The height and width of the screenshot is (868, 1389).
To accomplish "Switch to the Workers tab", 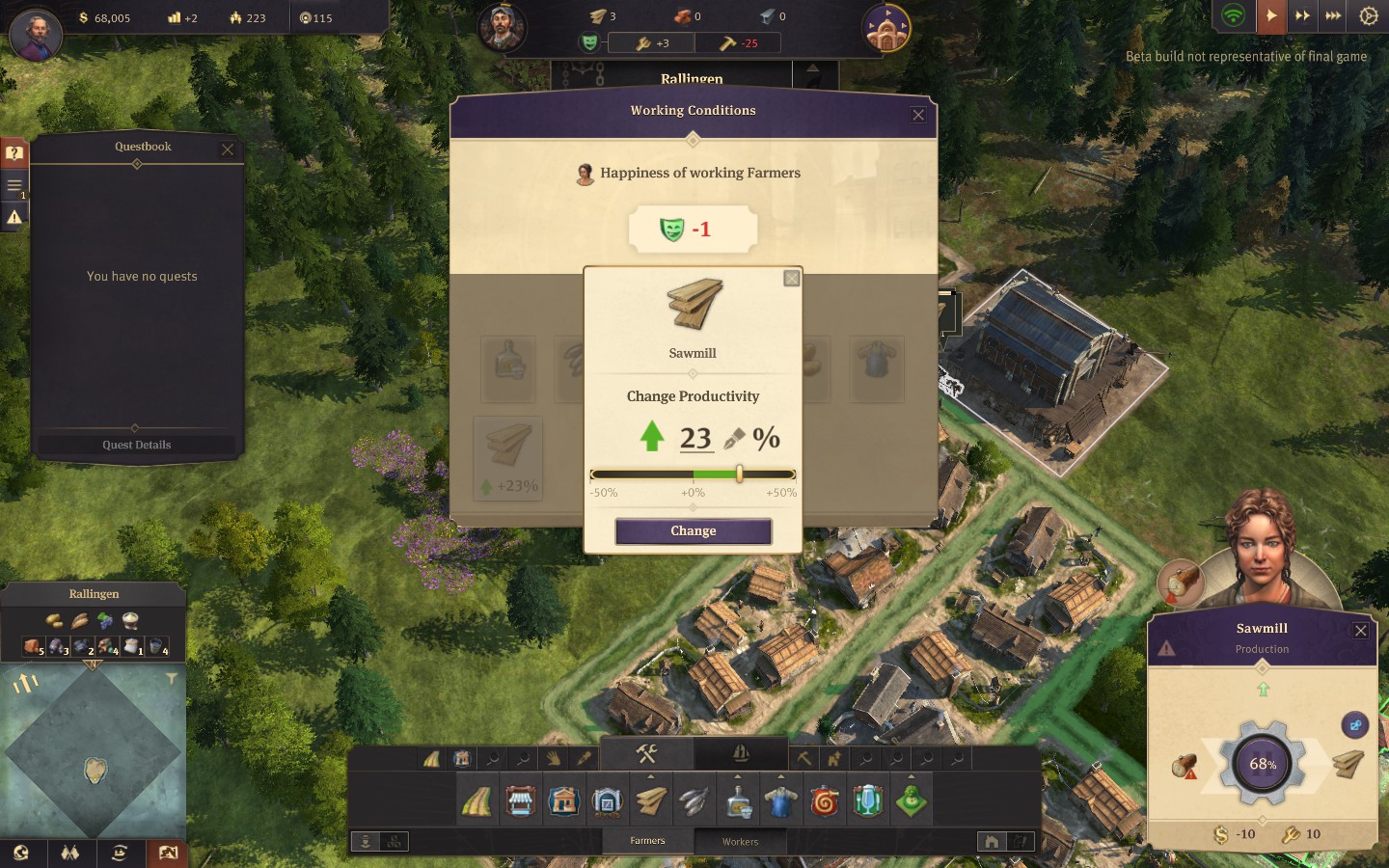I will 740,841.
